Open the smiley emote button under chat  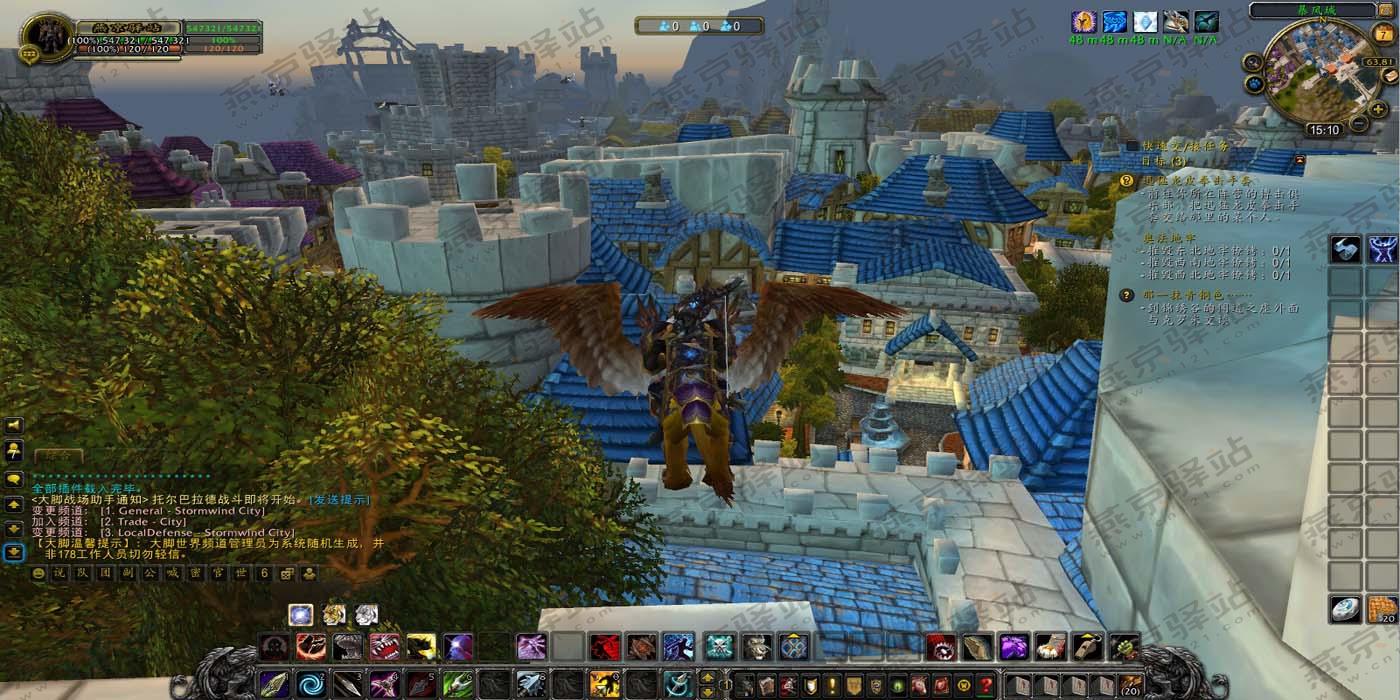click(x=38, y=574)
